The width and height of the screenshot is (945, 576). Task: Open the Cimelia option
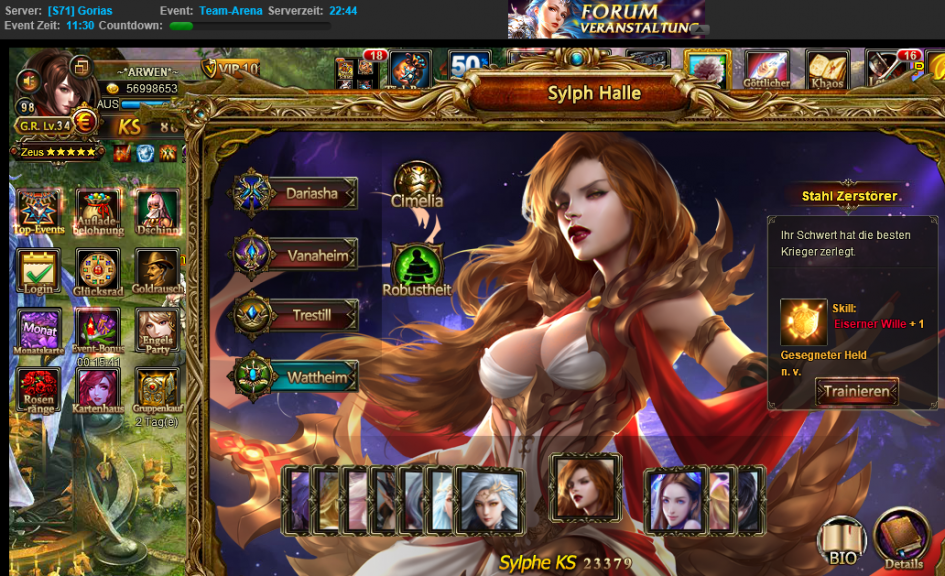click(x=417, y=183)
